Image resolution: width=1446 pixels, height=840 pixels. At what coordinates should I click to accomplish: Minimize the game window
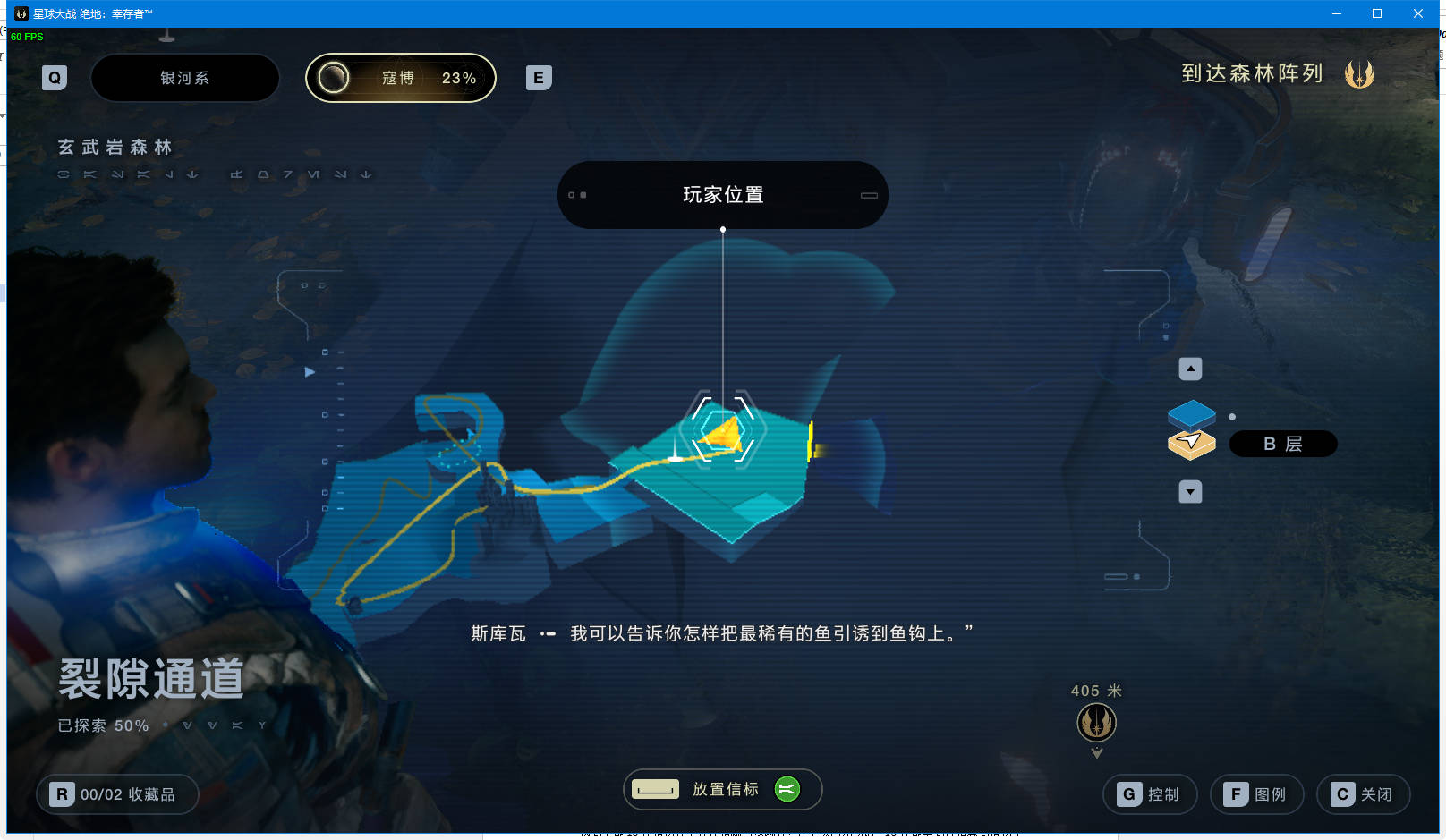point(1336,13)
